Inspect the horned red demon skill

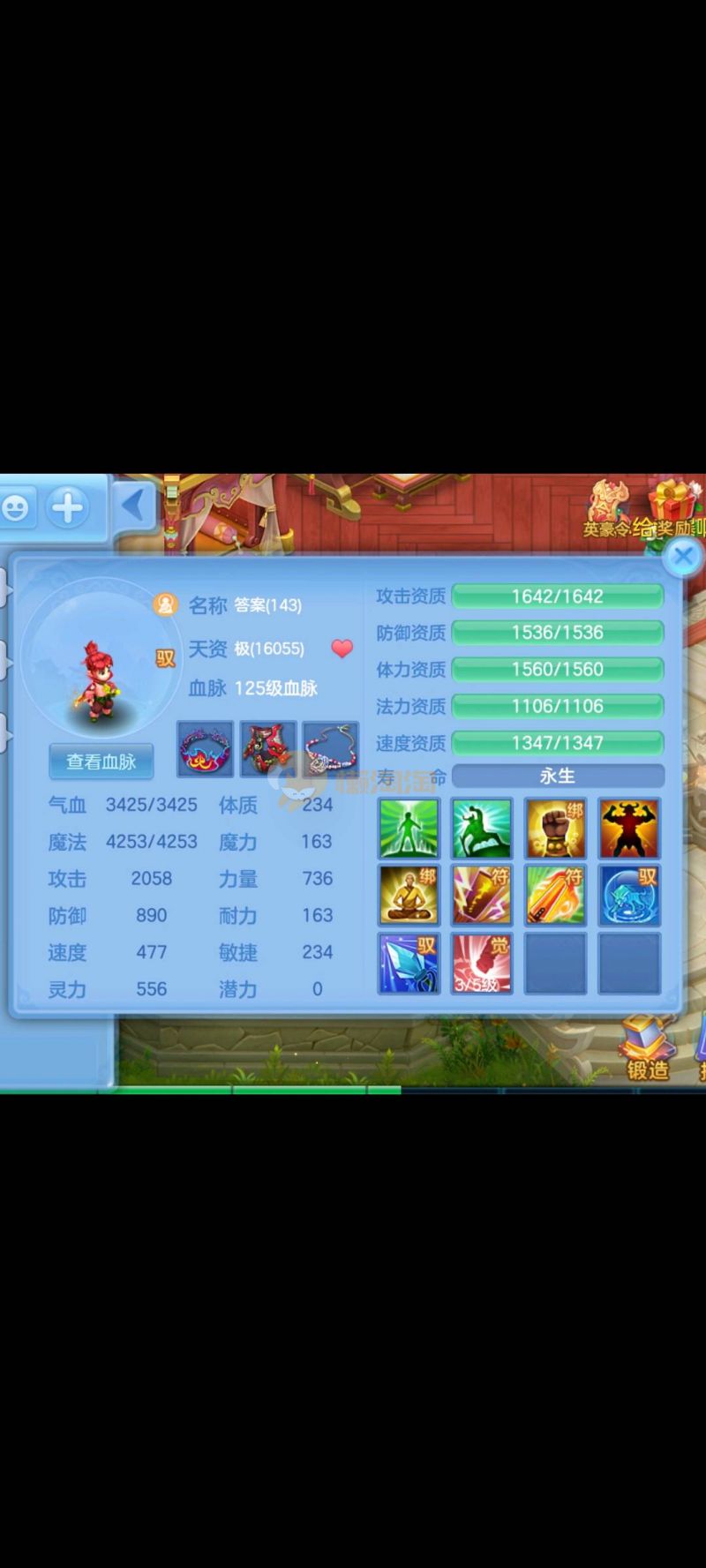pos(628,829)
